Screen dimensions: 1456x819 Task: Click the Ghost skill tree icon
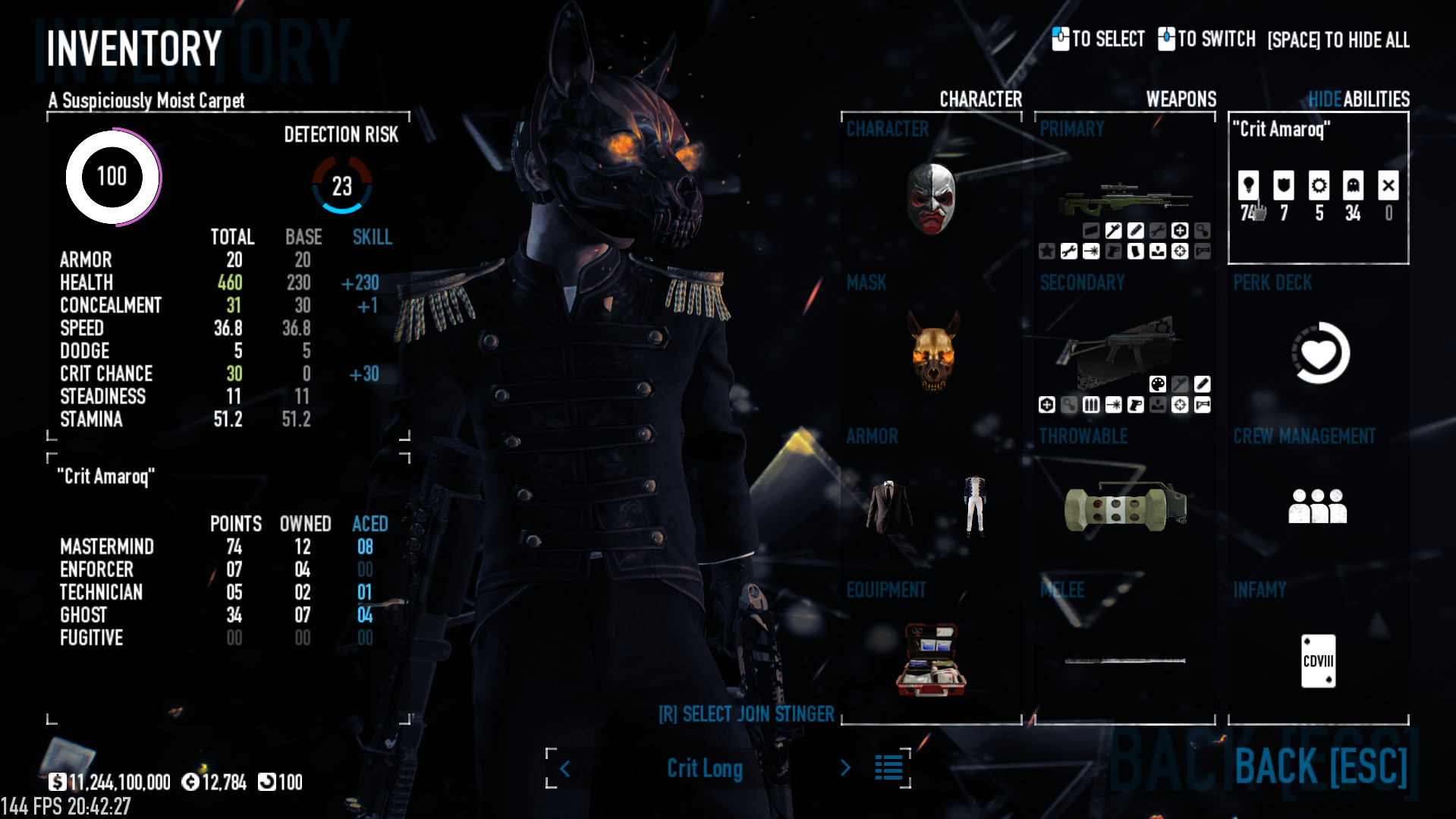1353,185
